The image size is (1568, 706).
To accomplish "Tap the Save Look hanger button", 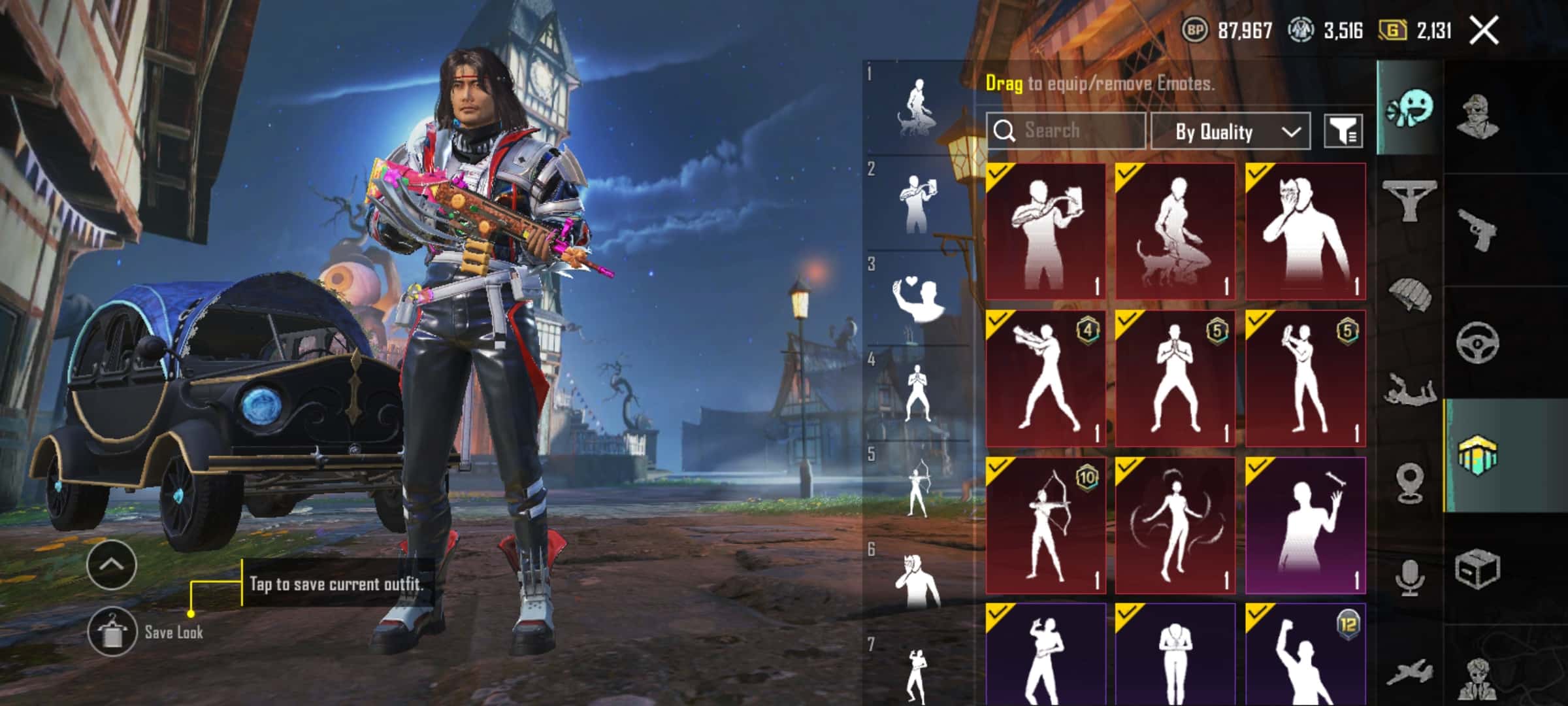I will (x=112, y=631).
